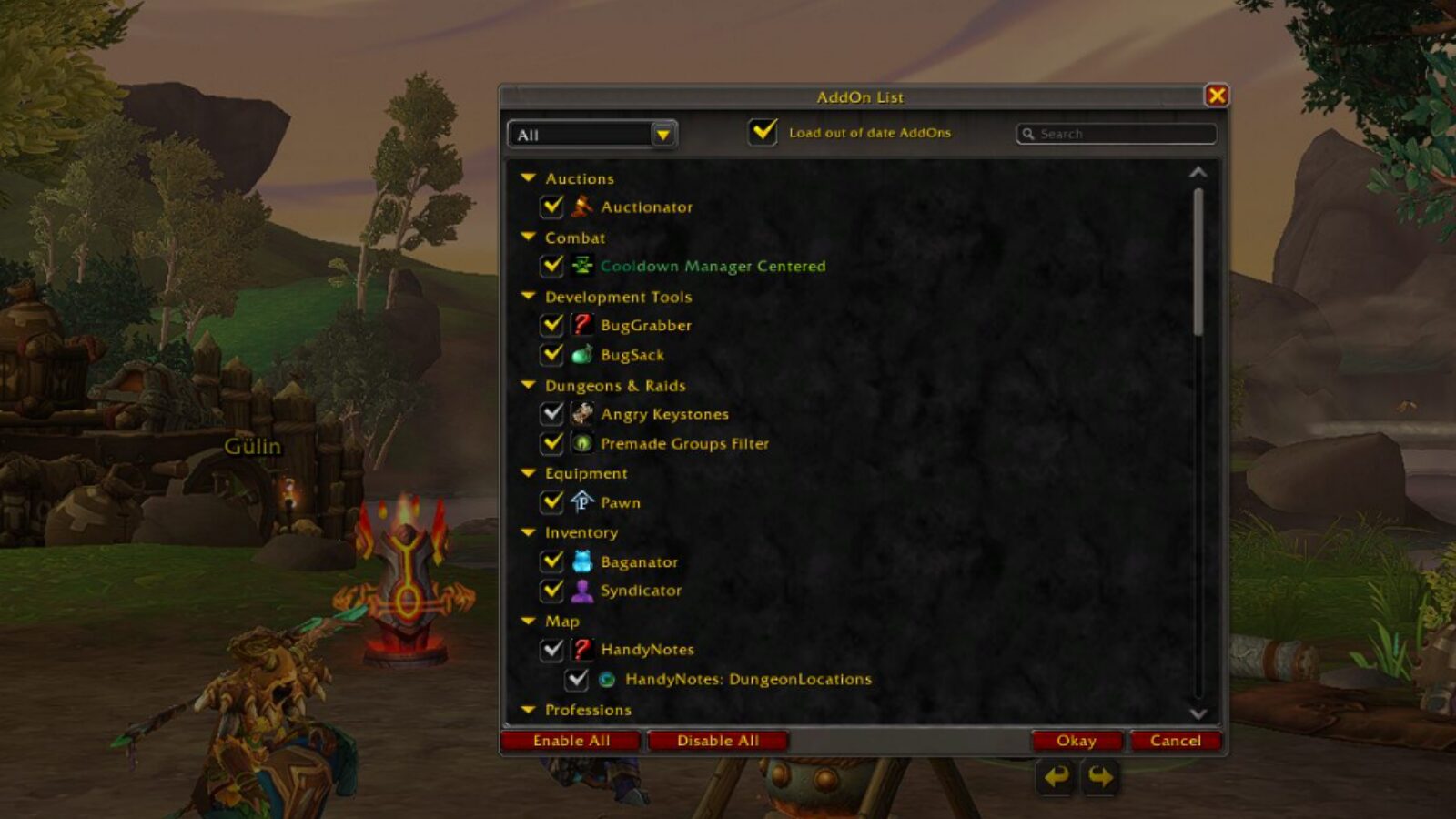Viewport: 1456px width, 819px height.
Task: Enable the Angry Keystones checkbox
Action: pyautogui.click(x=551, y=414)
